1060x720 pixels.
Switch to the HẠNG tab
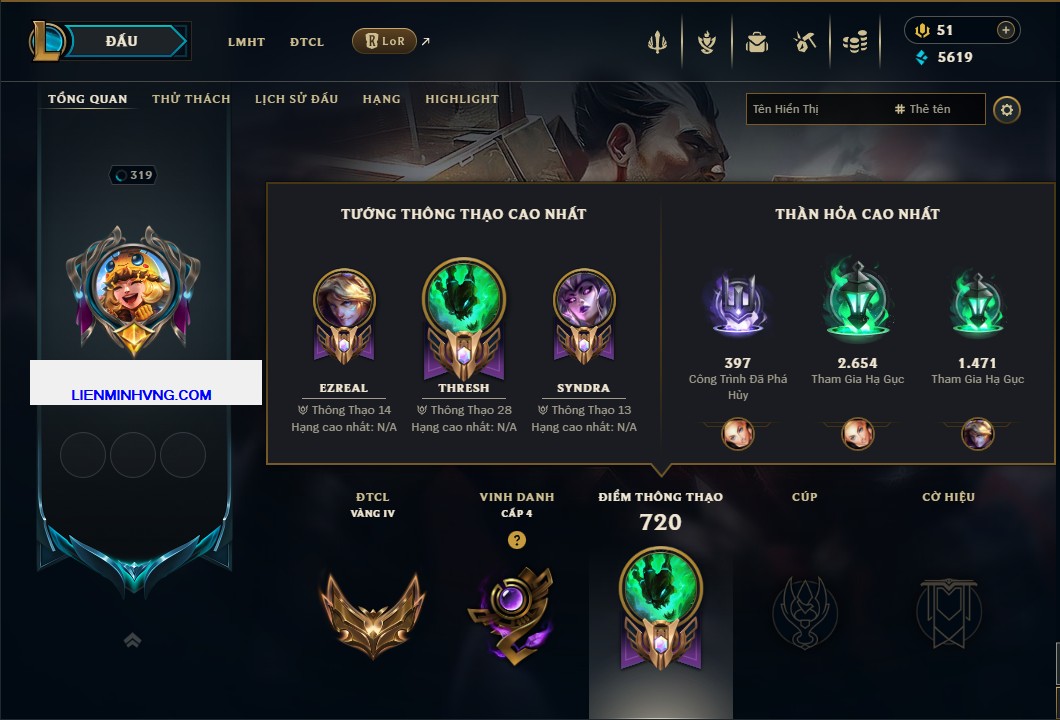pos(381,99)
